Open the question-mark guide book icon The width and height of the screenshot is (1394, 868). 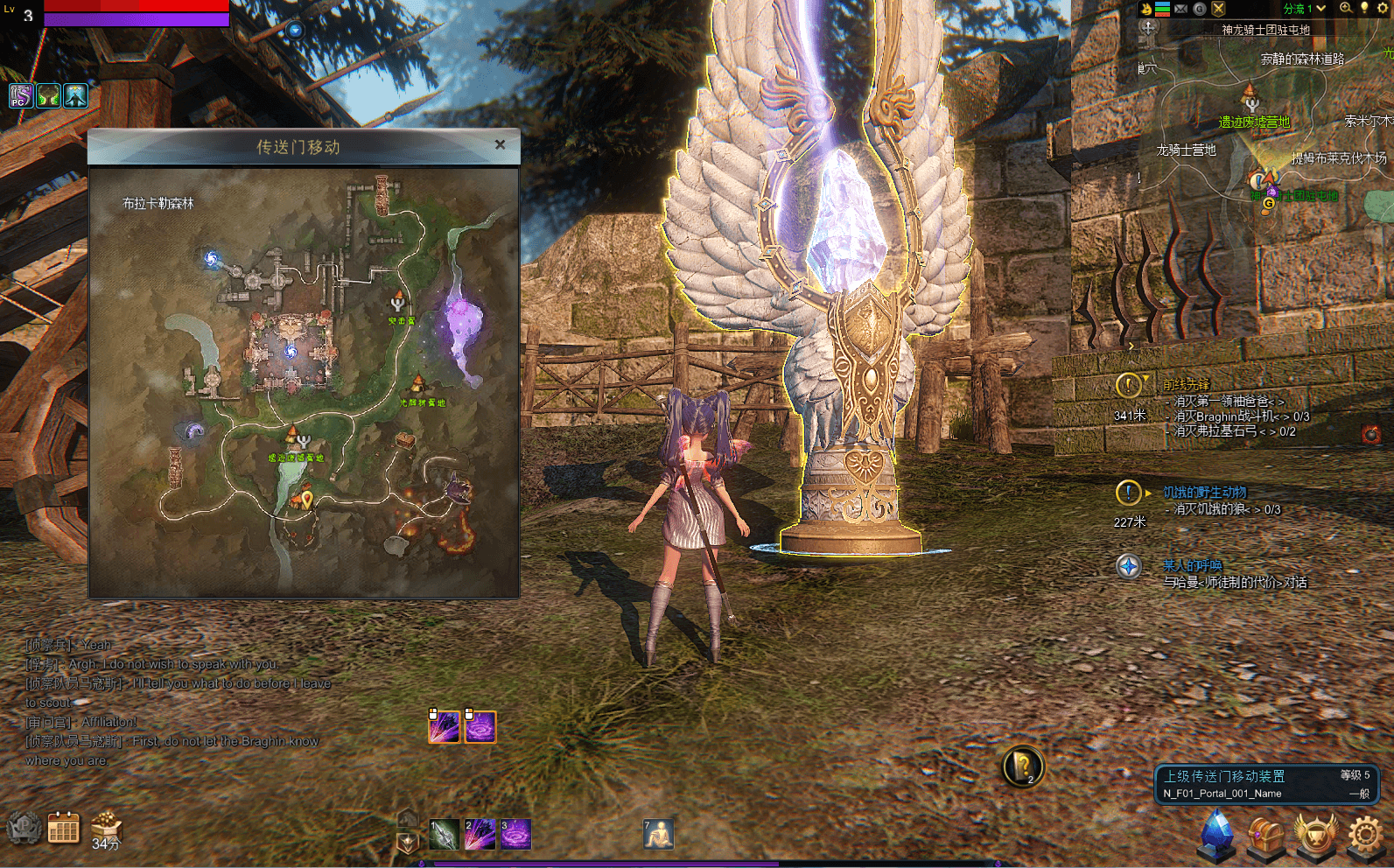tap(1022, 767)
